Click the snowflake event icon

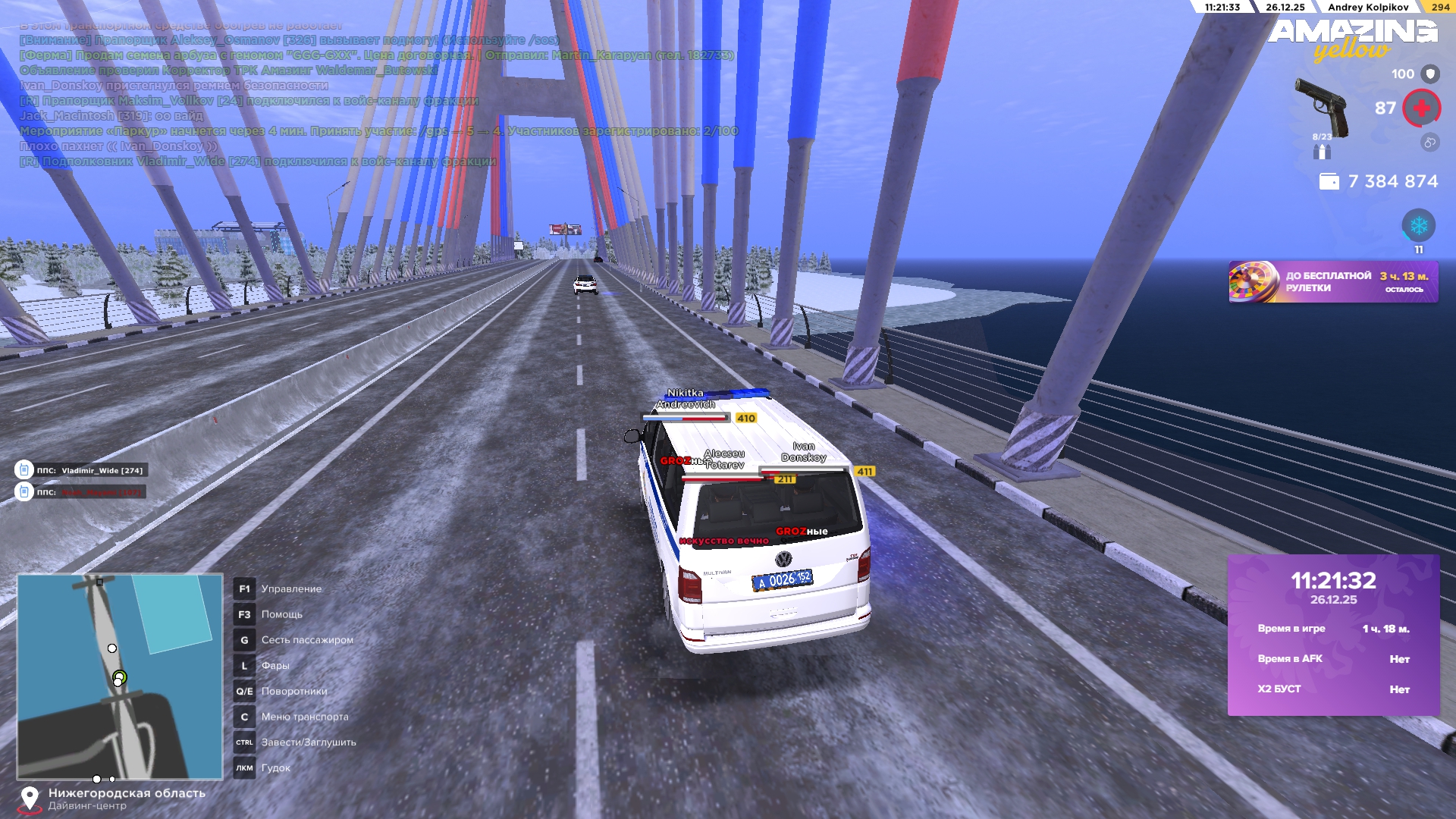click(x=1418, y=225)
